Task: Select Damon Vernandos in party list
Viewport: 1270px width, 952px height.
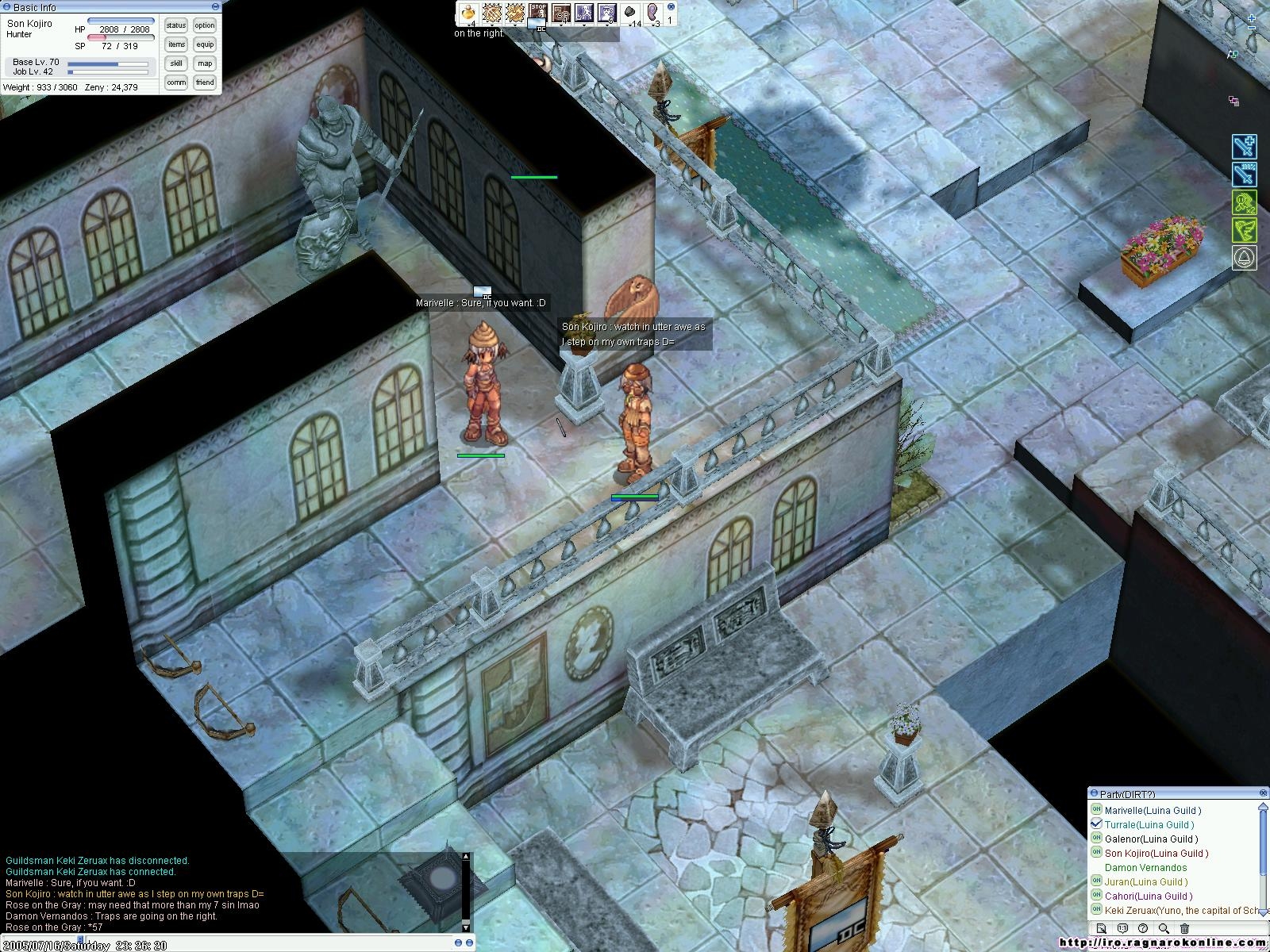Action: coord(1145,867)
